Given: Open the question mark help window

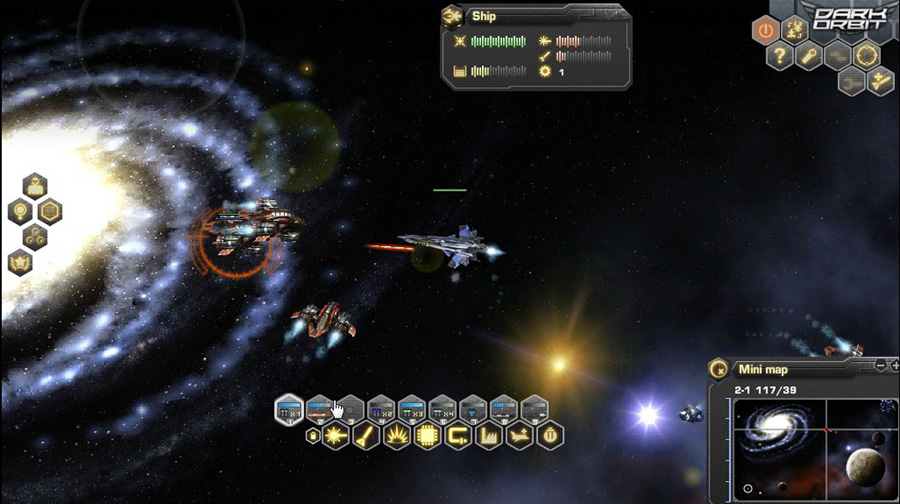Looking at the screenshot, I should pos(780,56).
